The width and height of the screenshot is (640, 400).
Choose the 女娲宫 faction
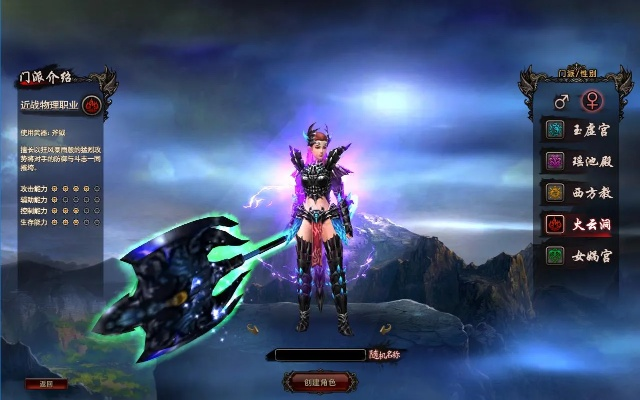(578, 255)
